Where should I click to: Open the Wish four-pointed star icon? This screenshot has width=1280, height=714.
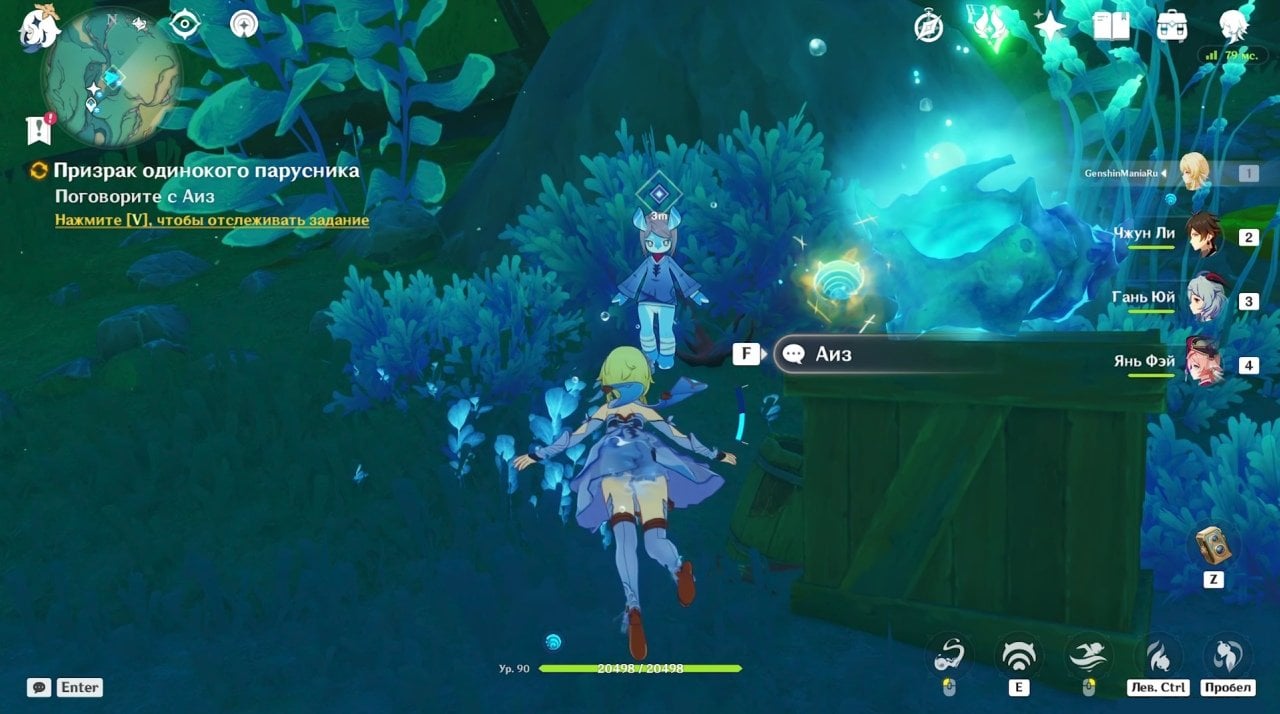(1049, 26)
